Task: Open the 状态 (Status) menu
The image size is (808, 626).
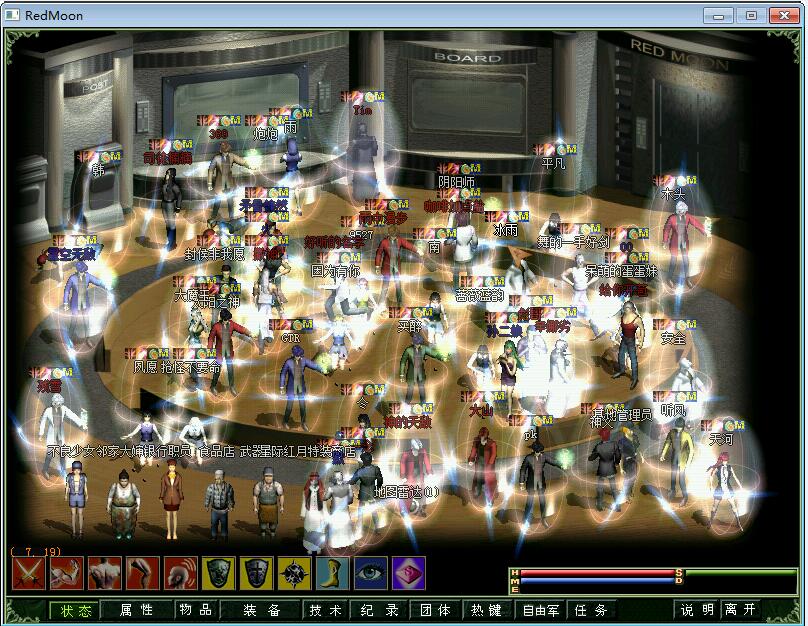Action: 76,610
